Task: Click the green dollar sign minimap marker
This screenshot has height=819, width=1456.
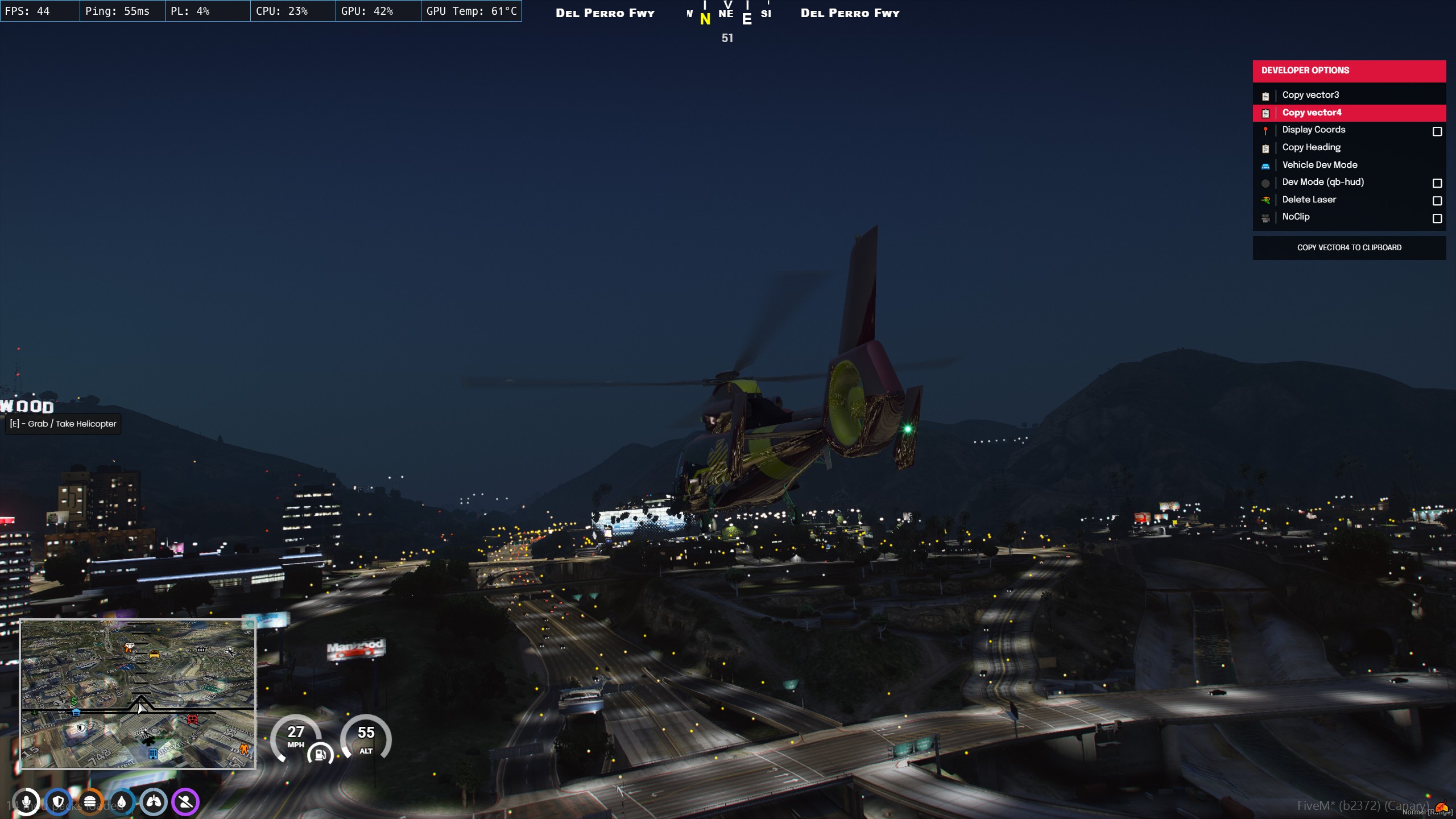Action: point(74,701)
